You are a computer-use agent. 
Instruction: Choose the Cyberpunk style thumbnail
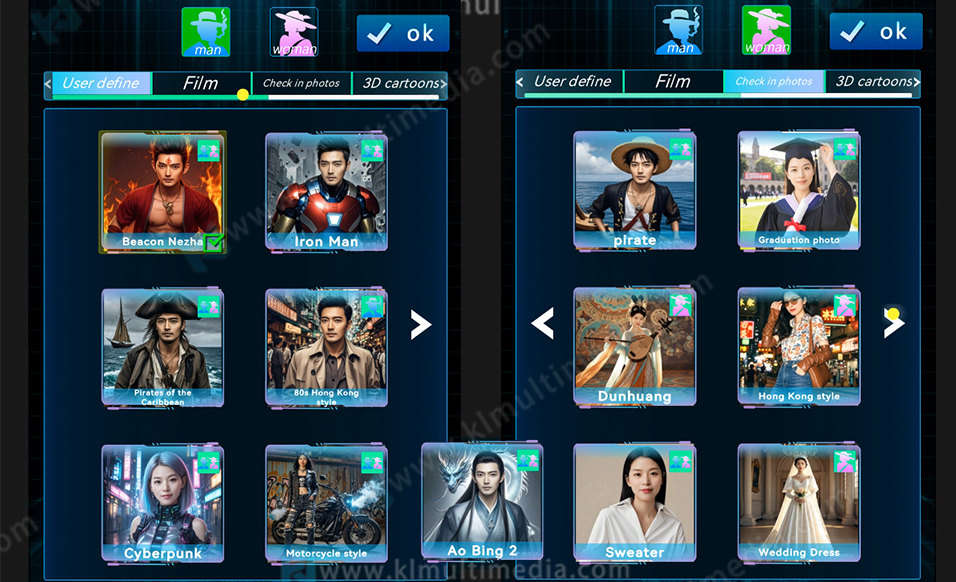point(162,501)
